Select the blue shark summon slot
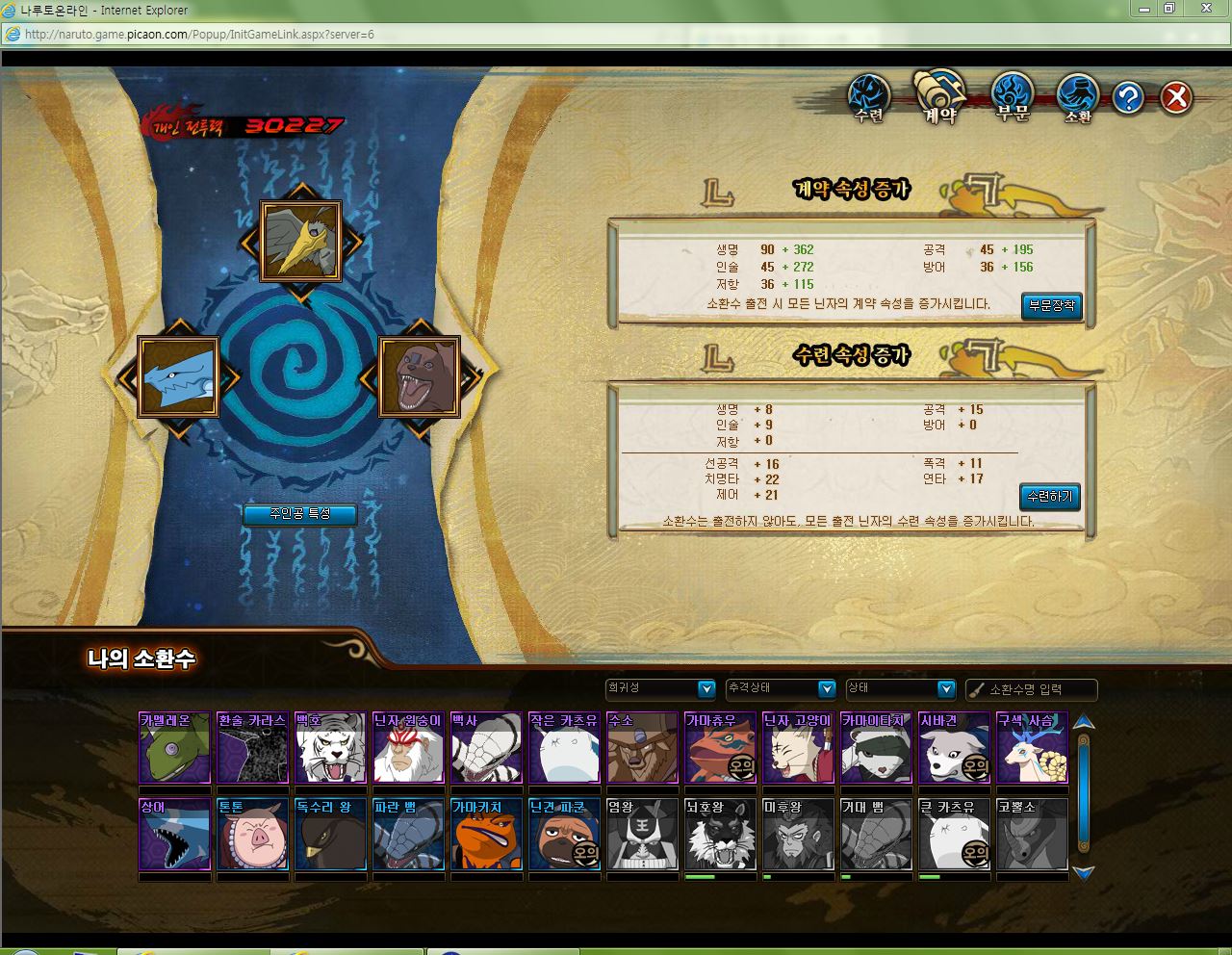1232x955 pixels. click(178, 376)
